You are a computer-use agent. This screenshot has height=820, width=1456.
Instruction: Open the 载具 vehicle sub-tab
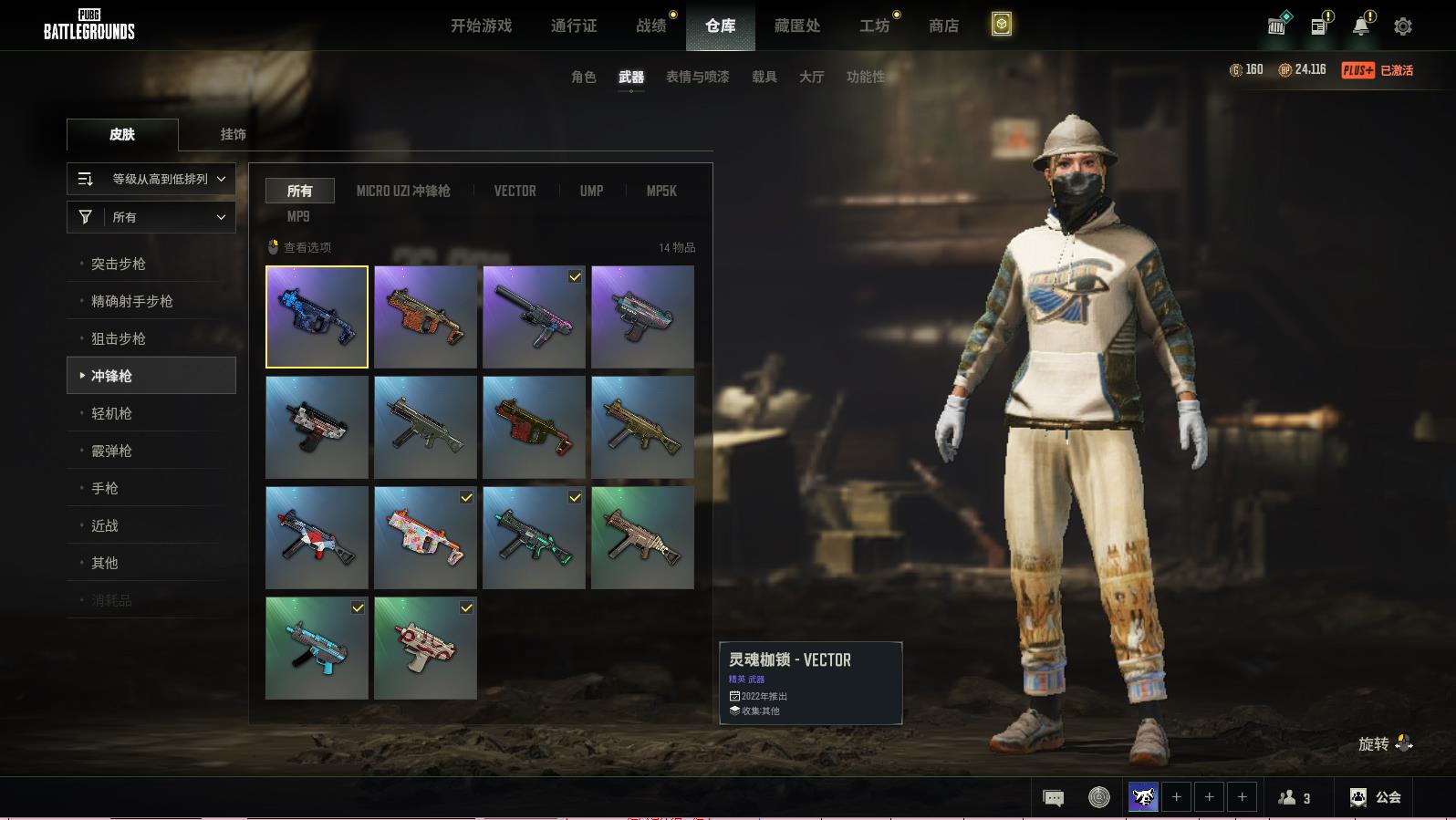coord(764,77)
